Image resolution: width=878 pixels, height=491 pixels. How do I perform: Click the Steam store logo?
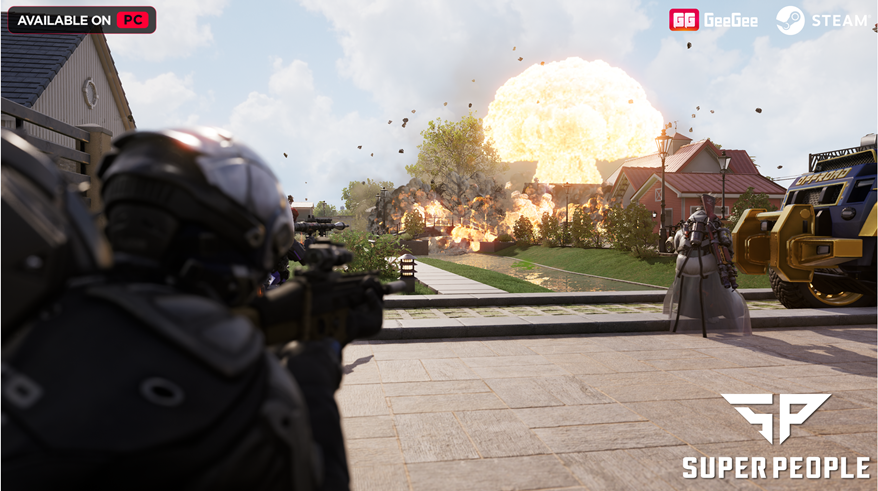(x=821, y=20)
